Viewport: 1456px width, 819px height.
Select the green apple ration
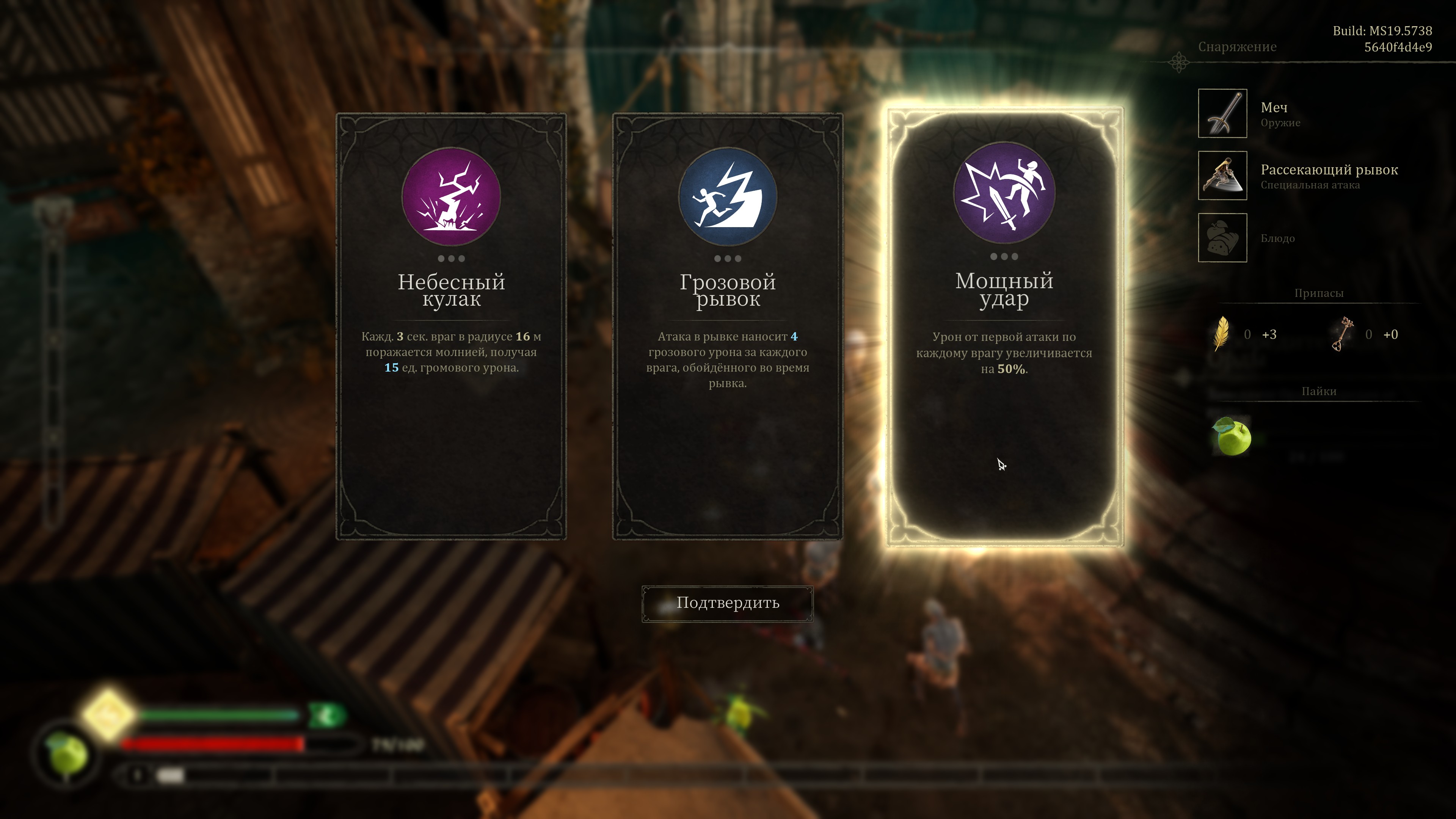[1232, 436]
